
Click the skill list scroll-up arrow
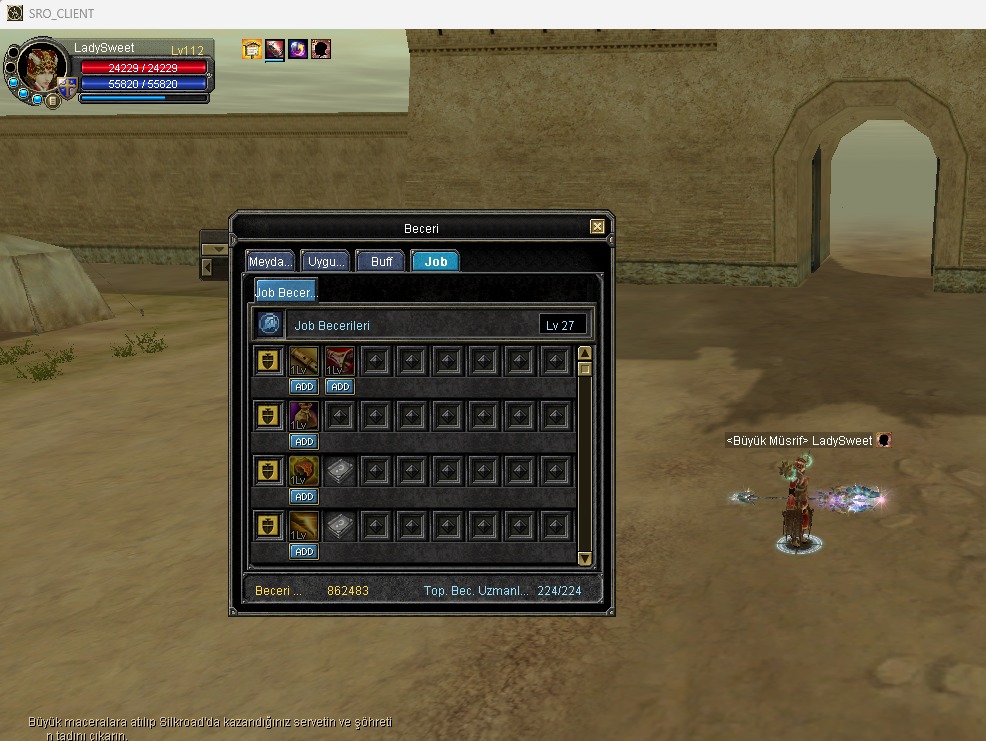click(585, 353)
